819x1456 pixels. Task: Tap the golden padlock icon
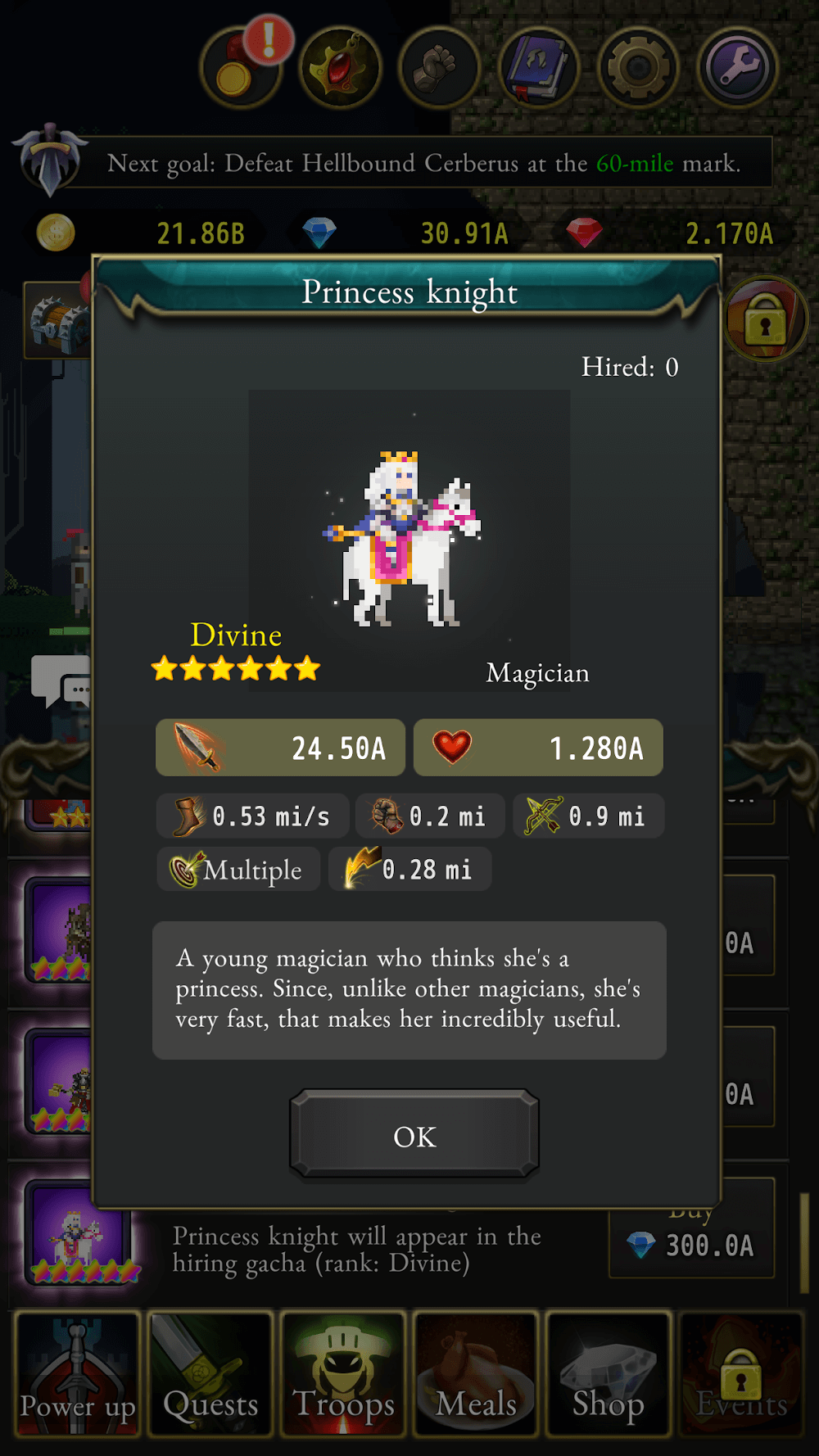766,319
